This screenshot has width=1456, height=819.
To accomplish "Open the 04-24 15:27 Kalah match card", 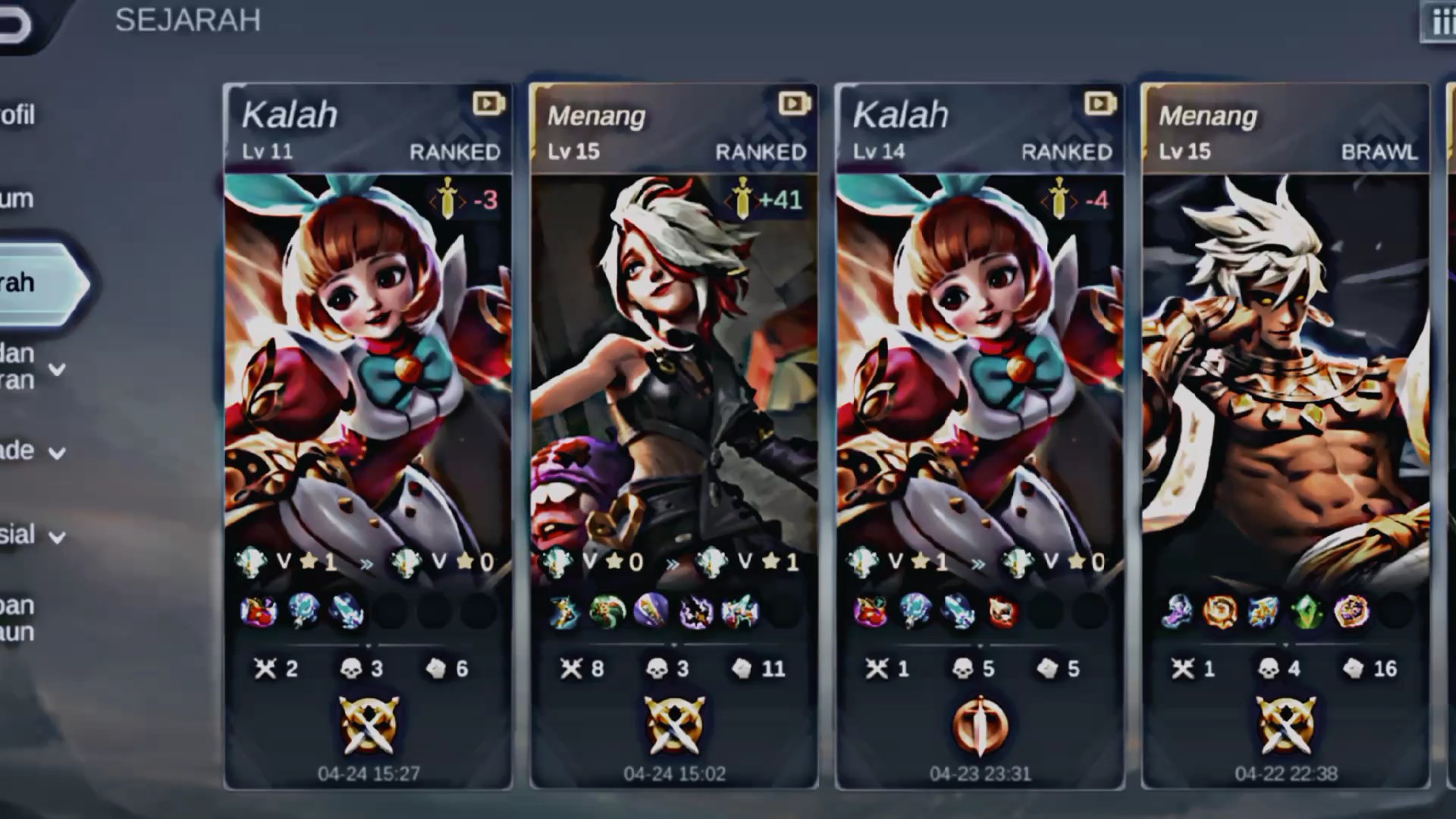I will [x=368, y=364].
